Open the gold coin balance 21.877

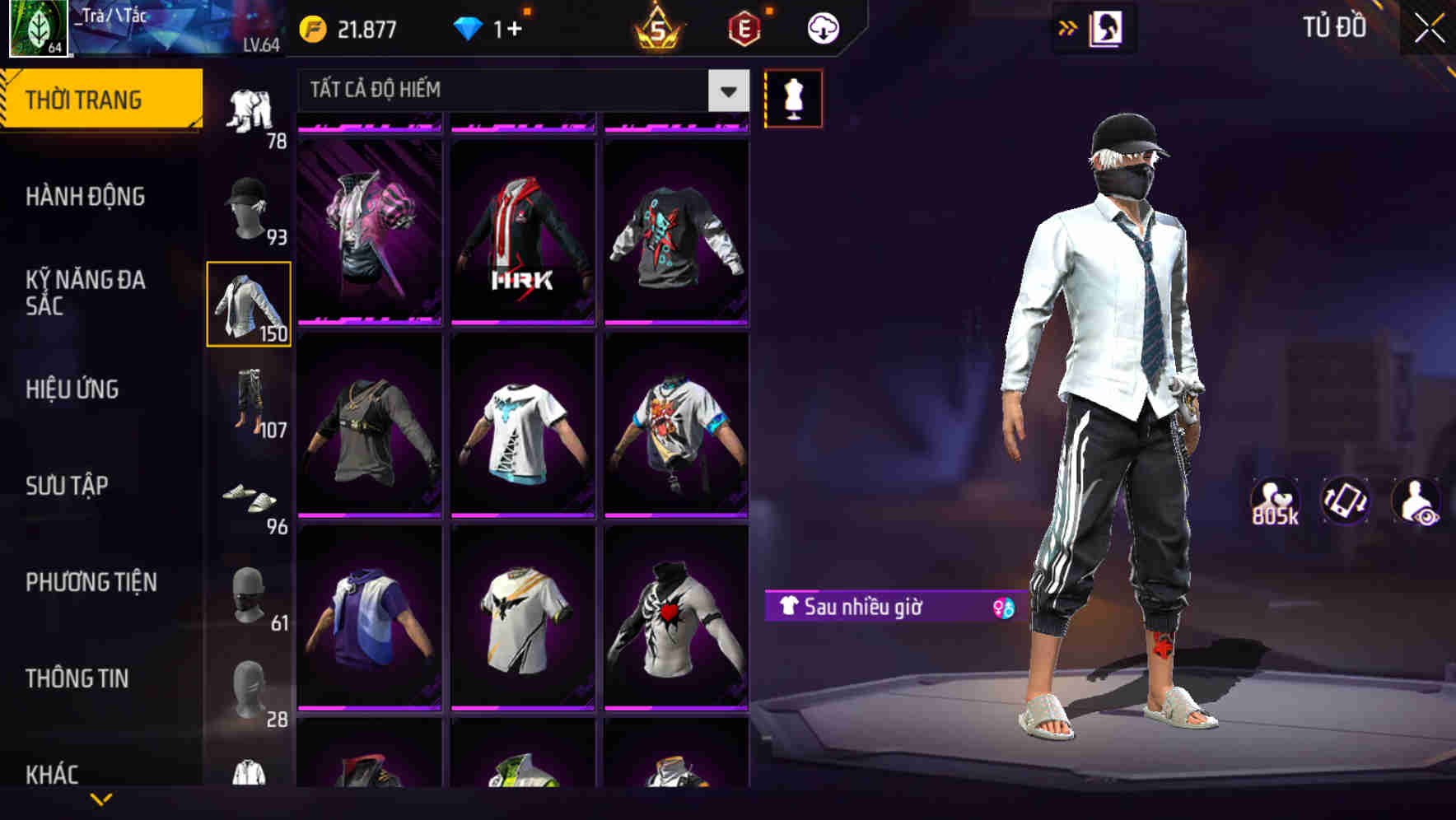click(346, 26)
